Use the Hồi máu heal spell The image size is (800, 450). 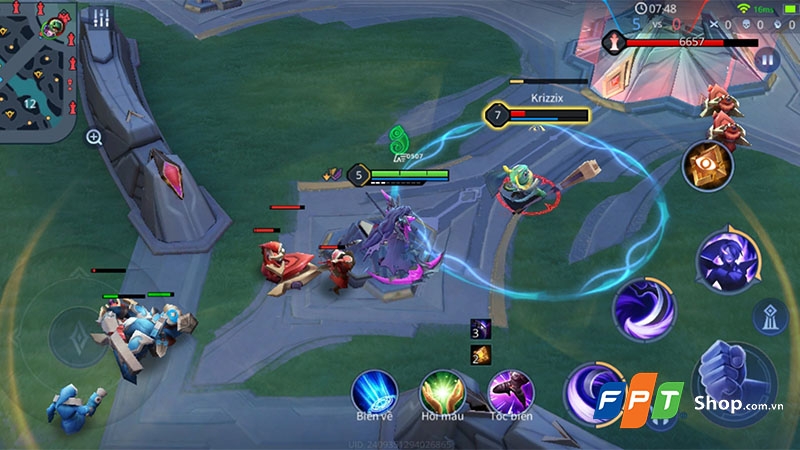tap(440, 390)
